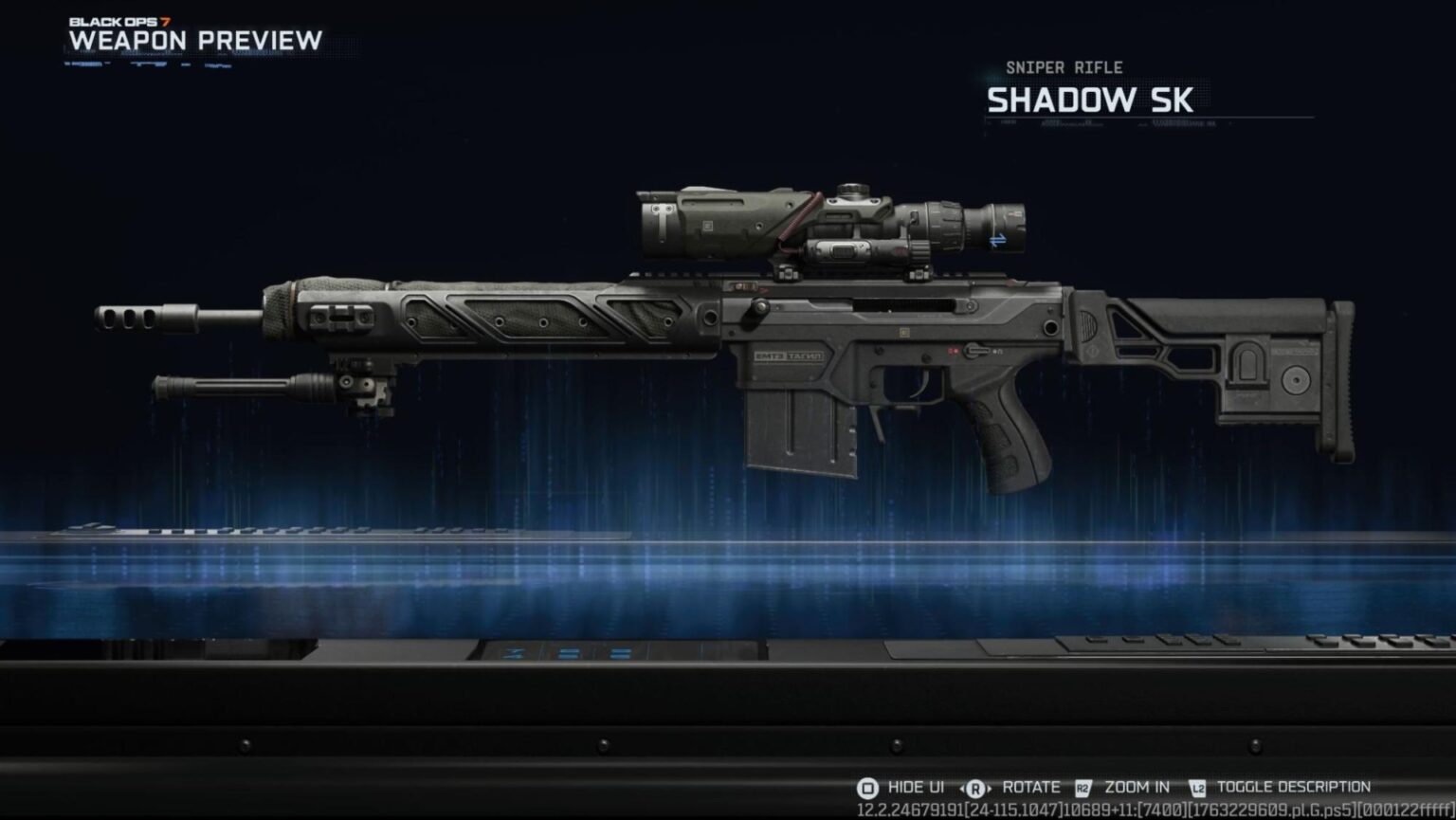Select the SNIPER RIFLE category label

click(x=1064, y=66)
